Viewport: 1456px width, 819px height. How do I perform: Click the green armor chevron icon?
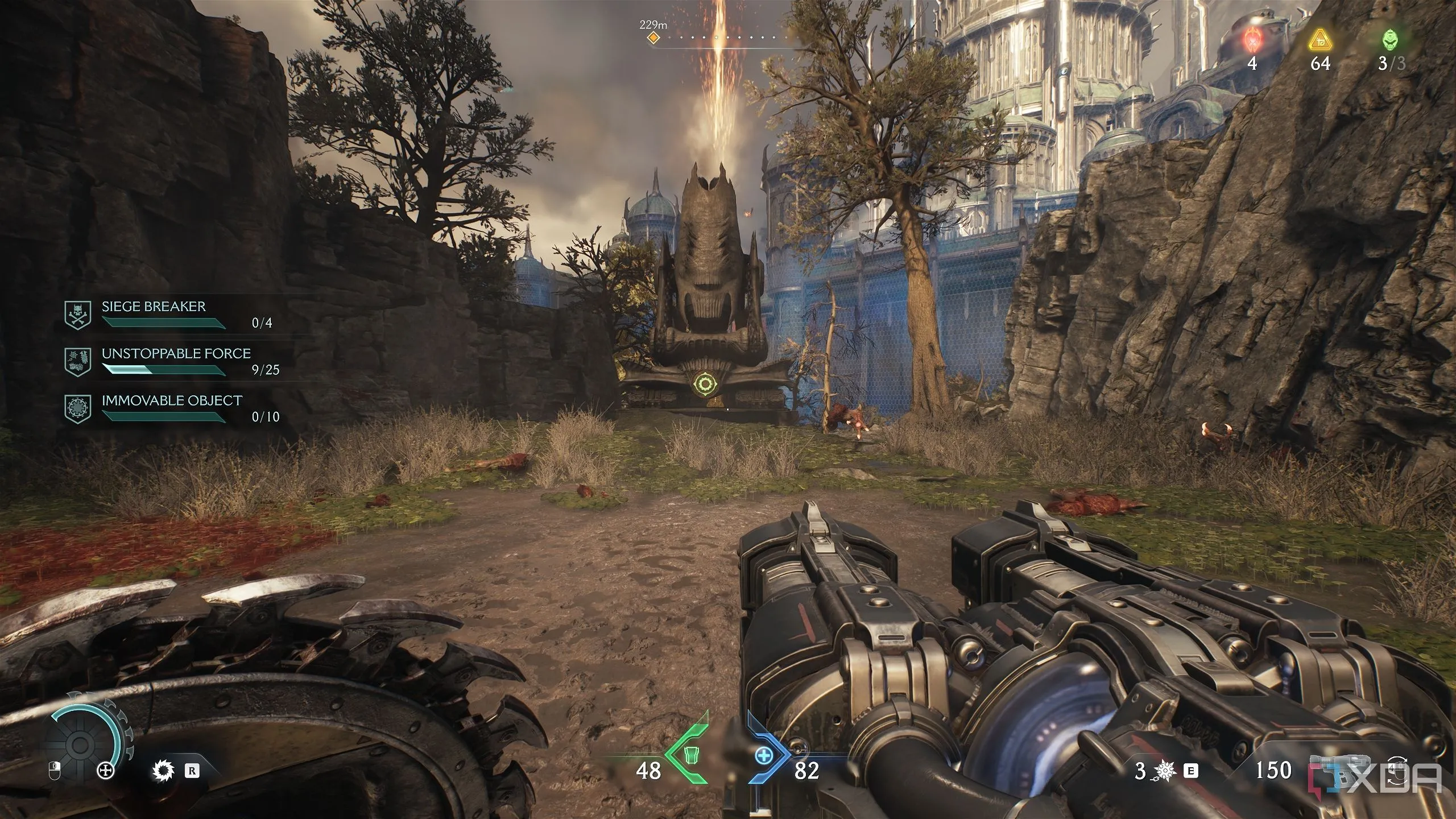pyautogui.click(x=689, y=755)
